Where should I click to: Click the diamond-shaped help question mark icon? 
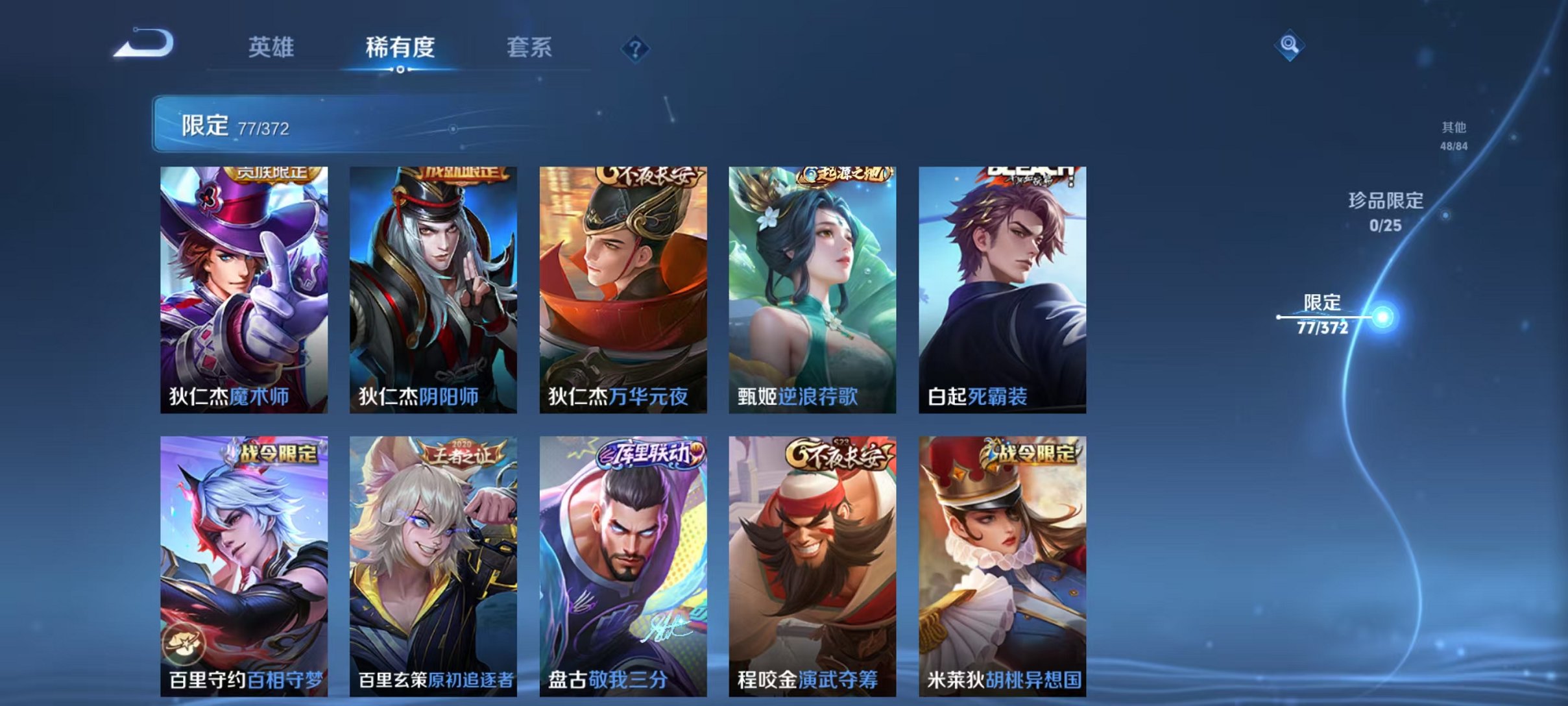coord(637,47)
